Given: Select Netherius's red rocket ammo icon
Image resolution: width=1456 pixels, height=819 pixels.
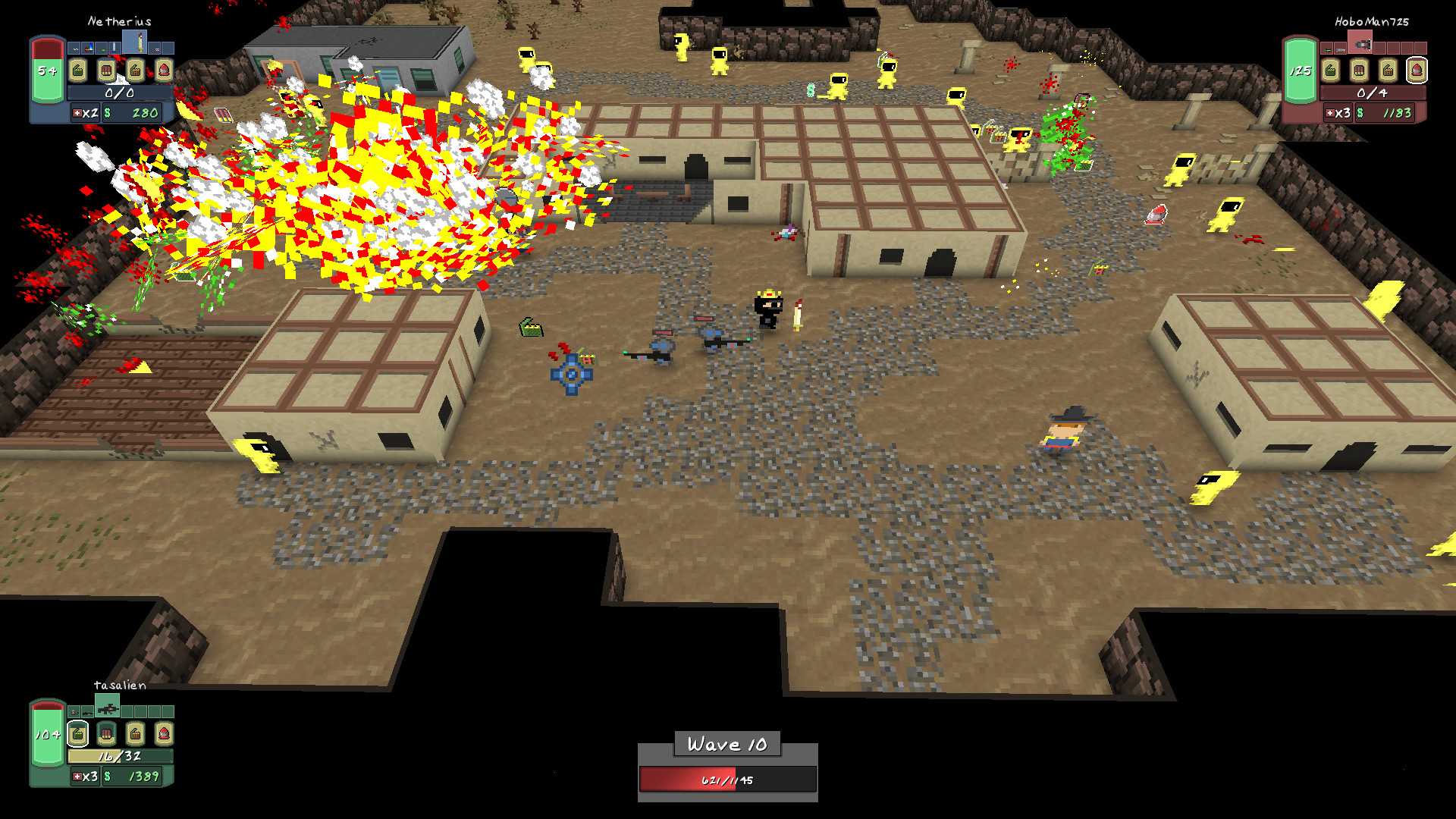Looking at the screenshot, I should point(164,71).
